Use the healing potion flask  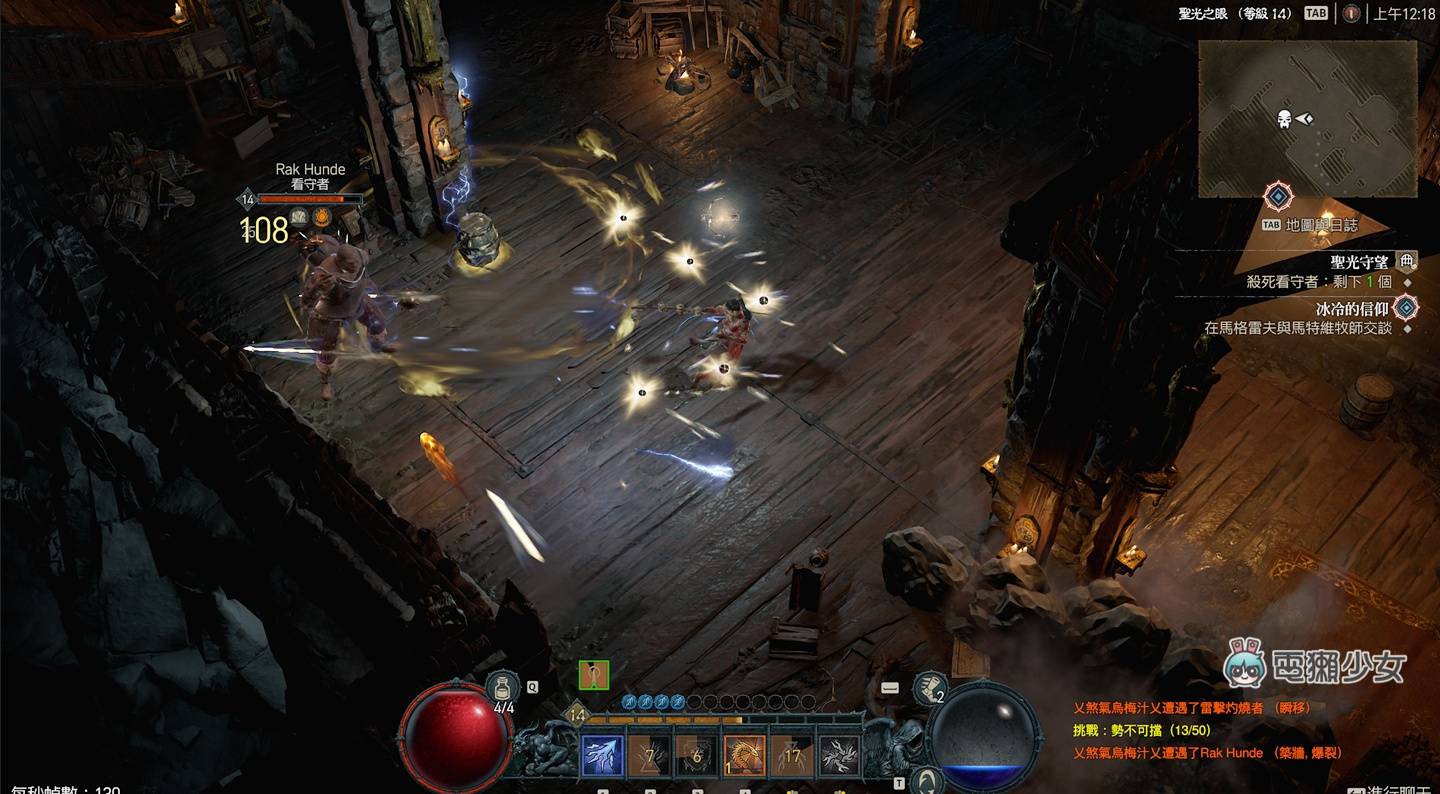503,687
